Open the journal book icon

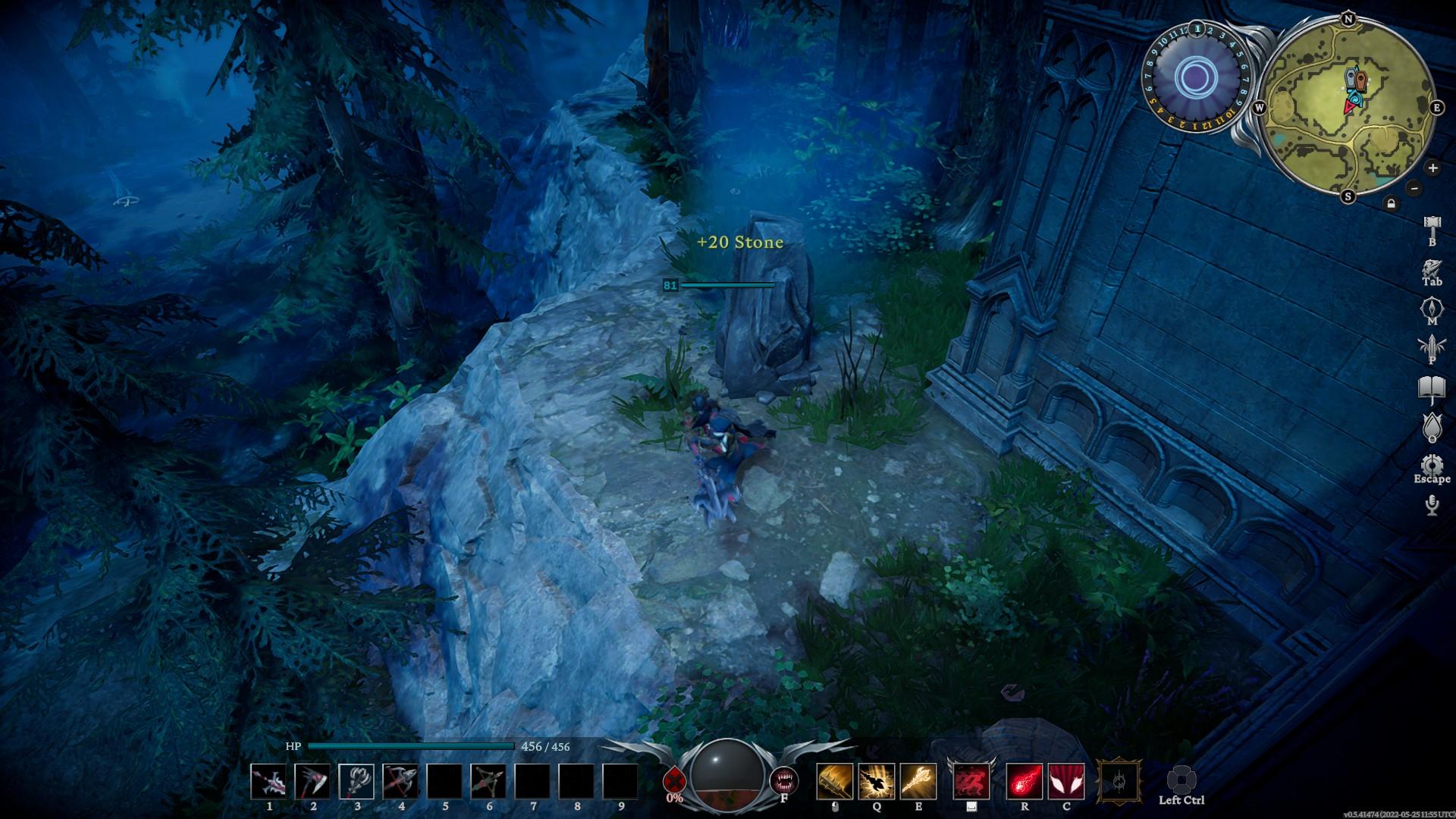tap(1430, 385)
